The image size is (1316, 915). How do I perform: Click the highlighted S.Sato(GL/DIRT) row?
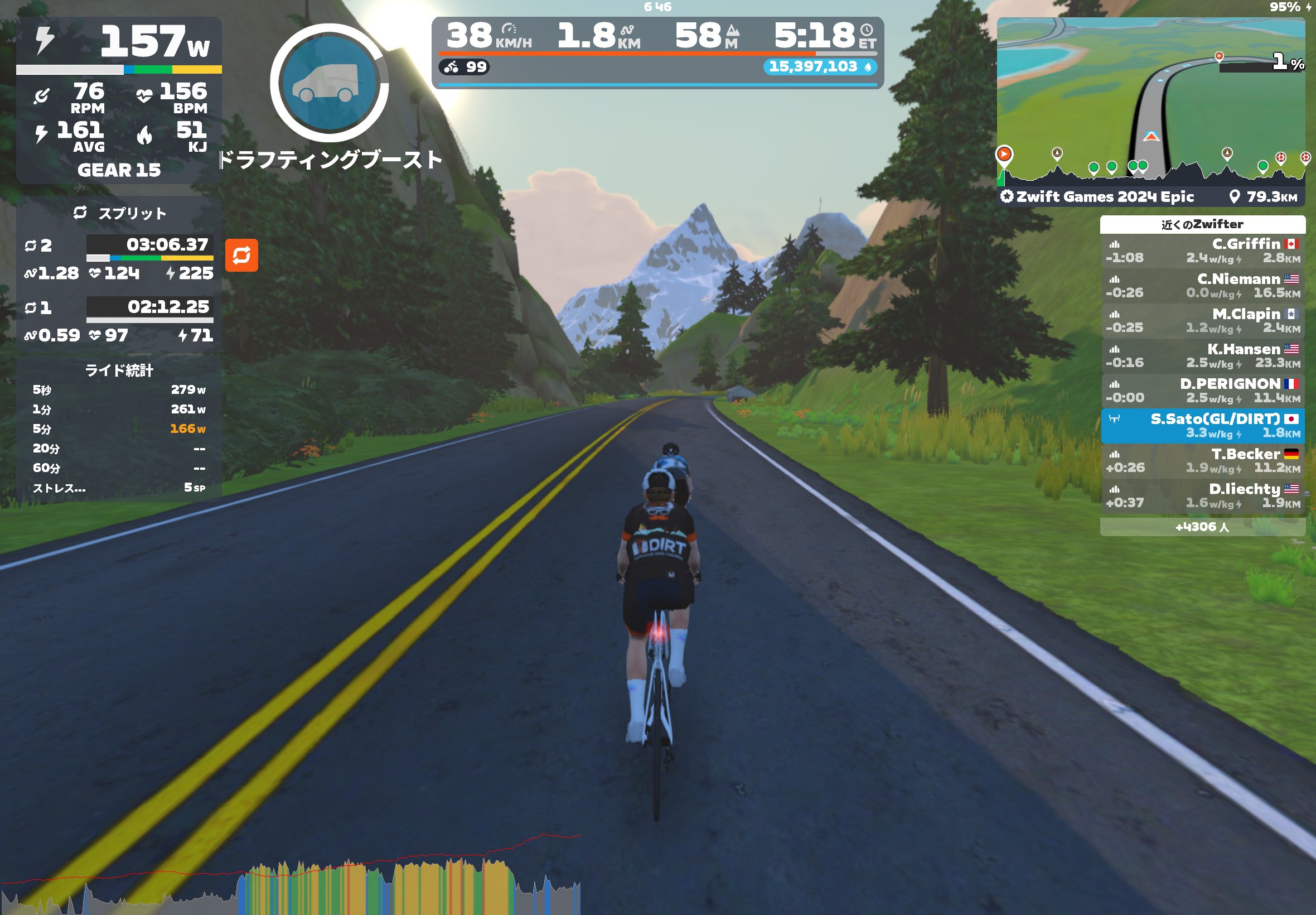pyautogui.click(x=1202, y=426)
